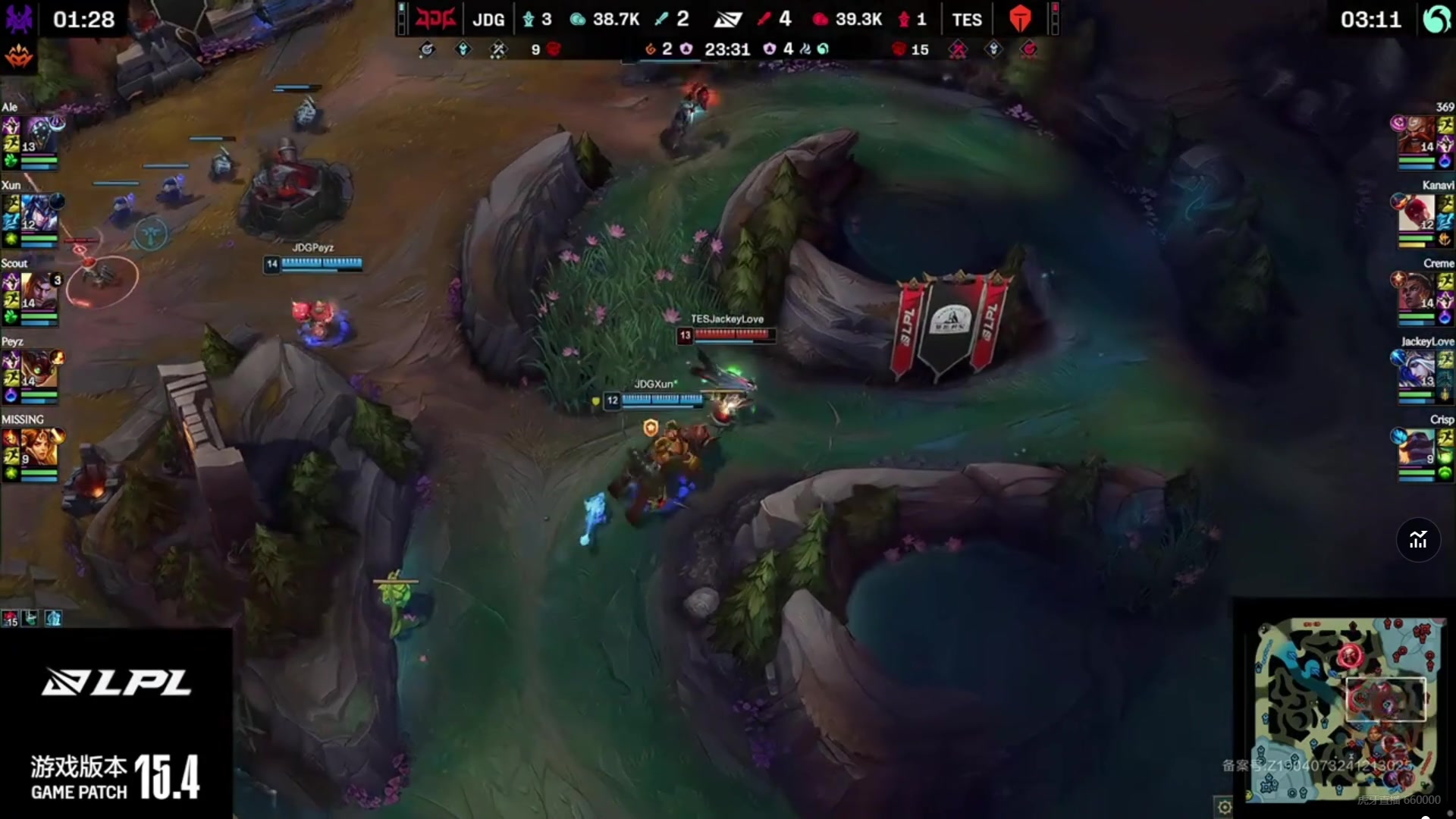Viewport: 1456px width, 819px height.
Task: Click the TES team logo on scoreboard
Action: [x=1021, y=19]
